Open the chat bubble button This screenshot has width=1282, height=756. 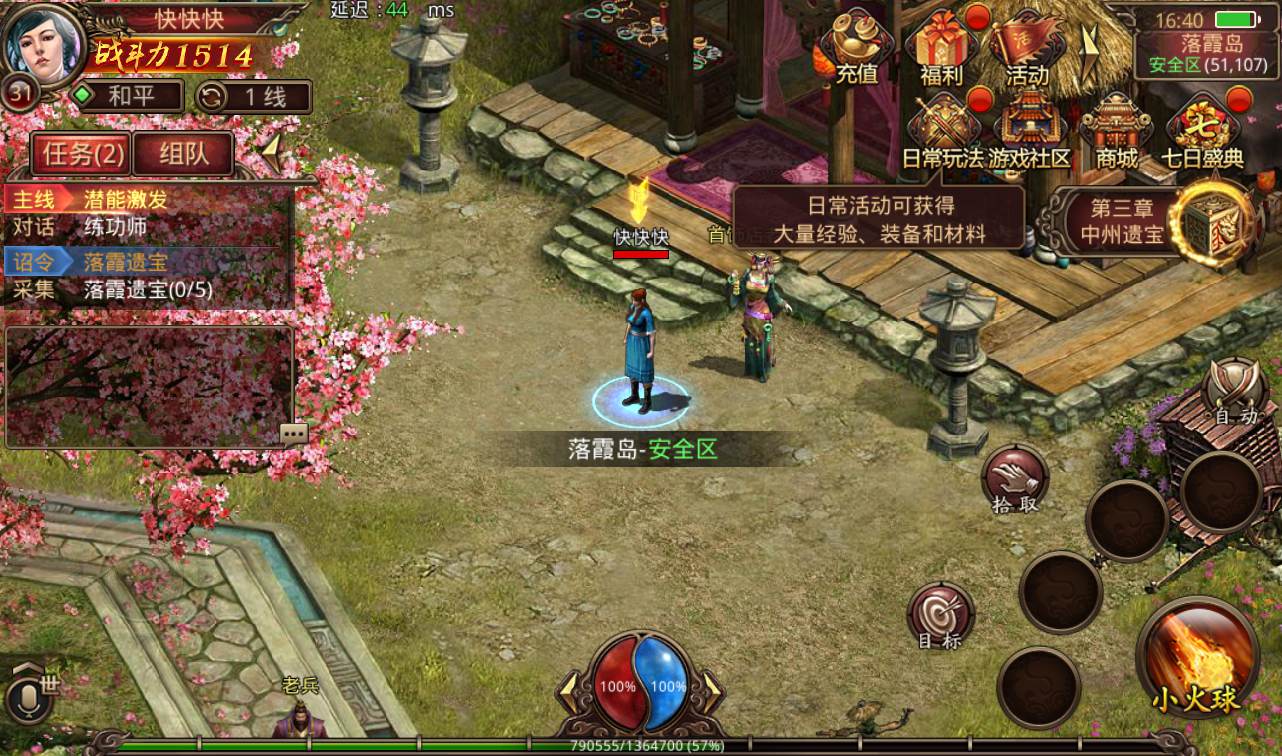coord(294,433)
